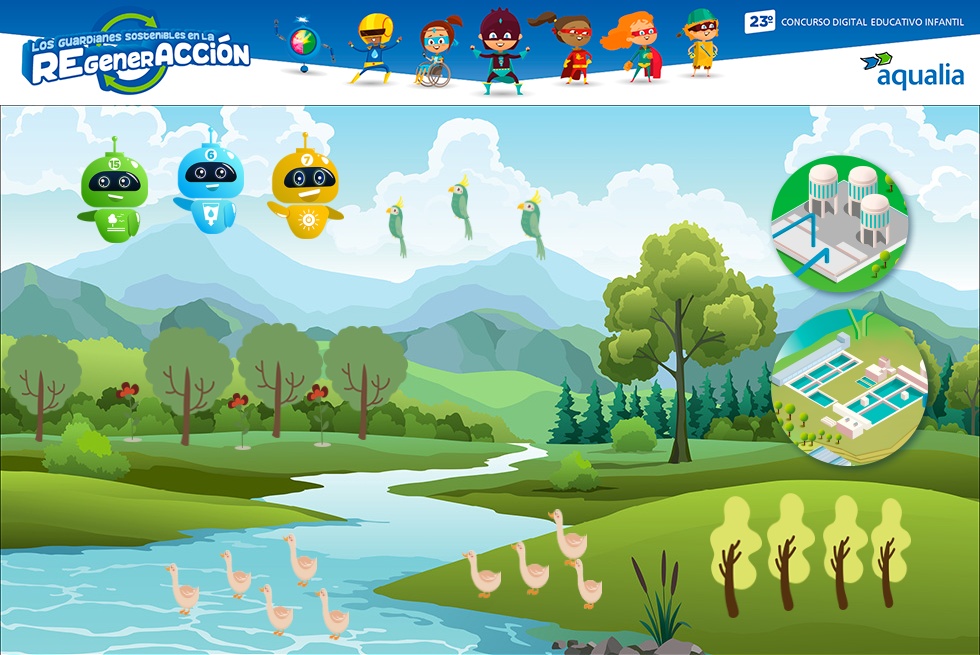Click the REgenerAcción game logo
Screen dimensions: 980x655
(x=136, y=53)
